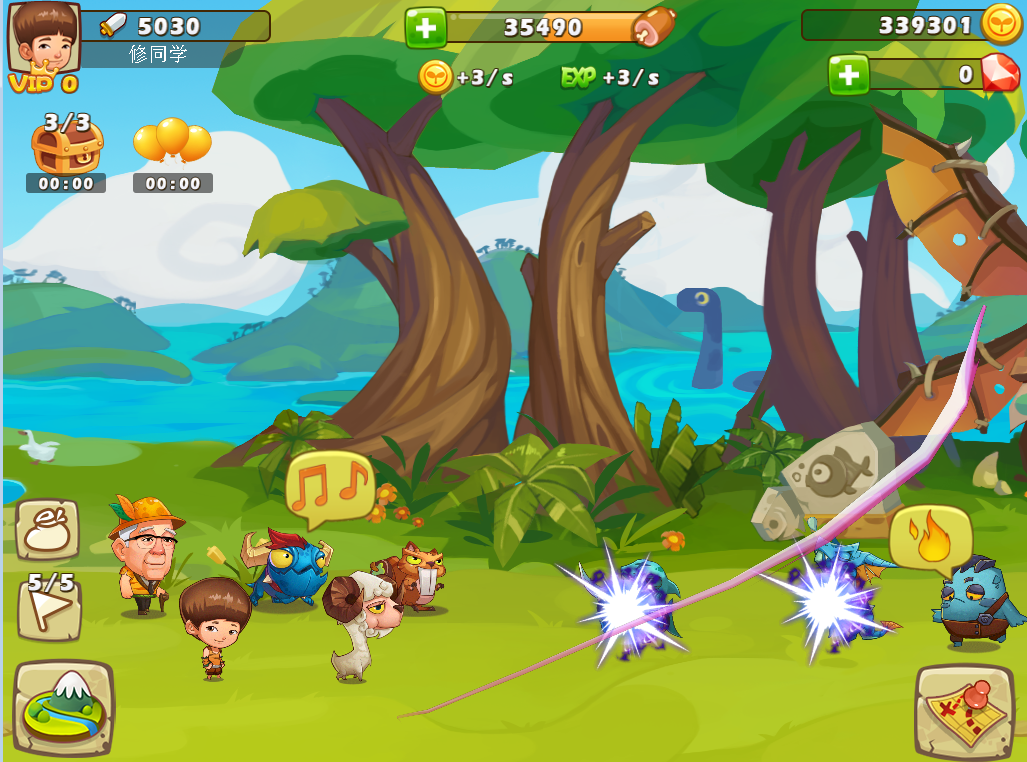Viewport: 1027px width, 762px height.
Task: Open the mountain island world view
Action: [x=63, y=706]
